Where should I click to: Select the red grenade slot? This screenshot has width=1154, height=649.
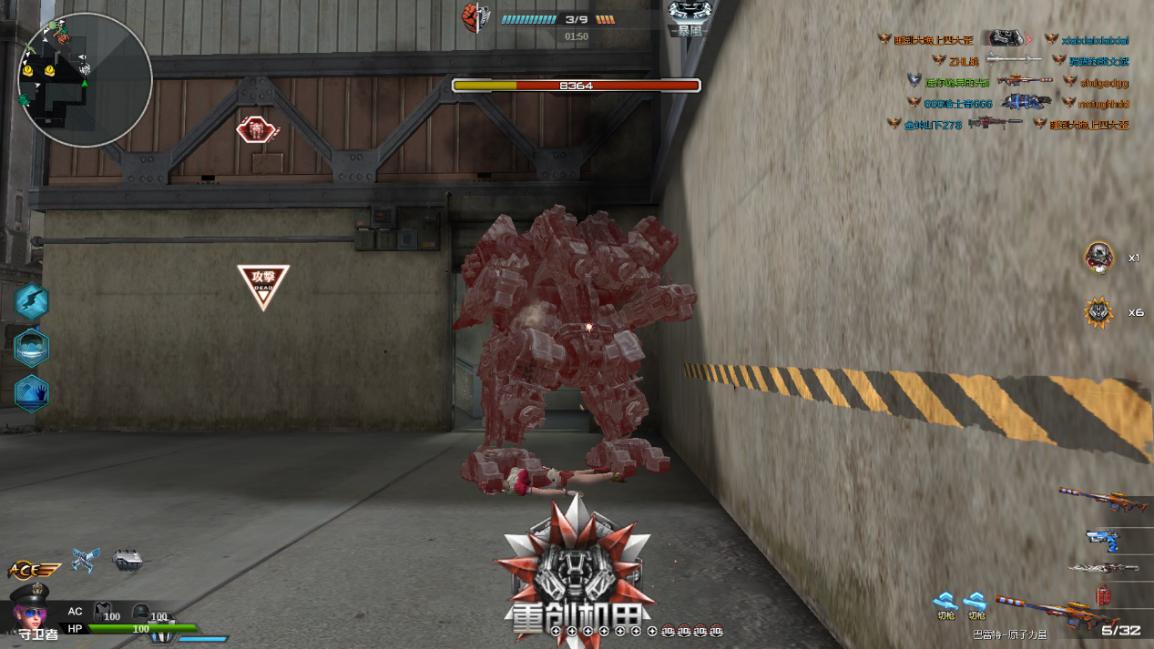(x=1103, y=595)
